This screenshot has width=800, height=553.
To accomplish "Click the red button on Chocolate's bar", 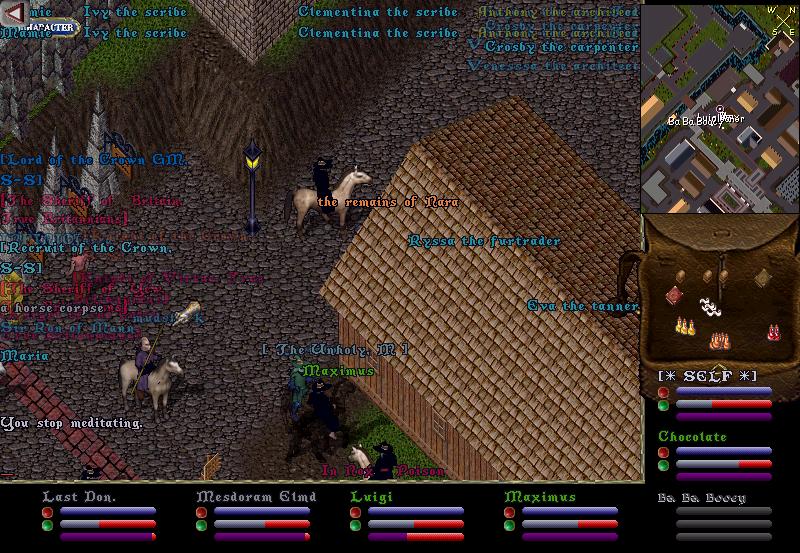I will 663,453.
